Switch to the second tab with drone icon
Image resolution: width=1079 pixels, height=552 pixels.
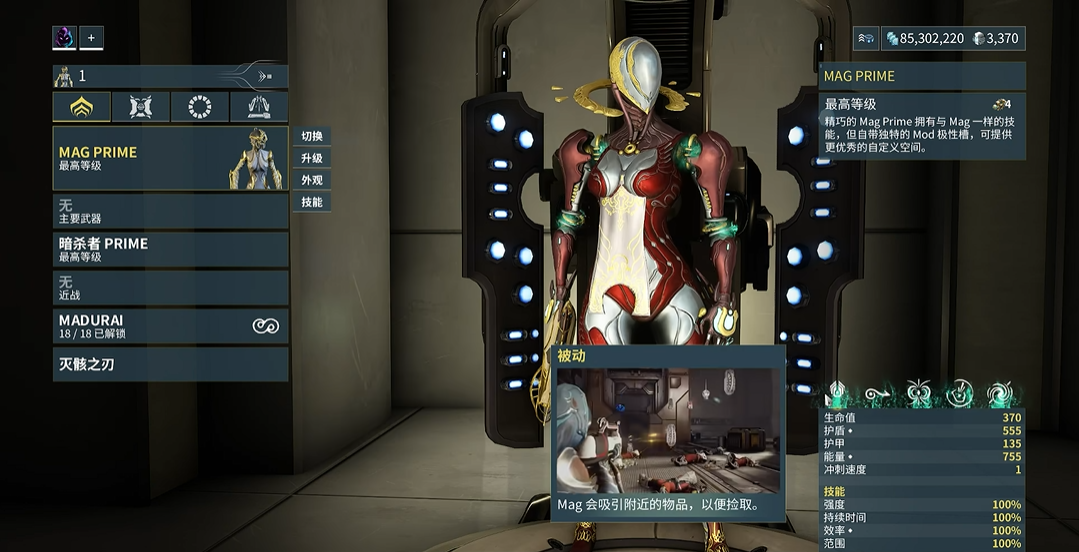click(141, 107)
